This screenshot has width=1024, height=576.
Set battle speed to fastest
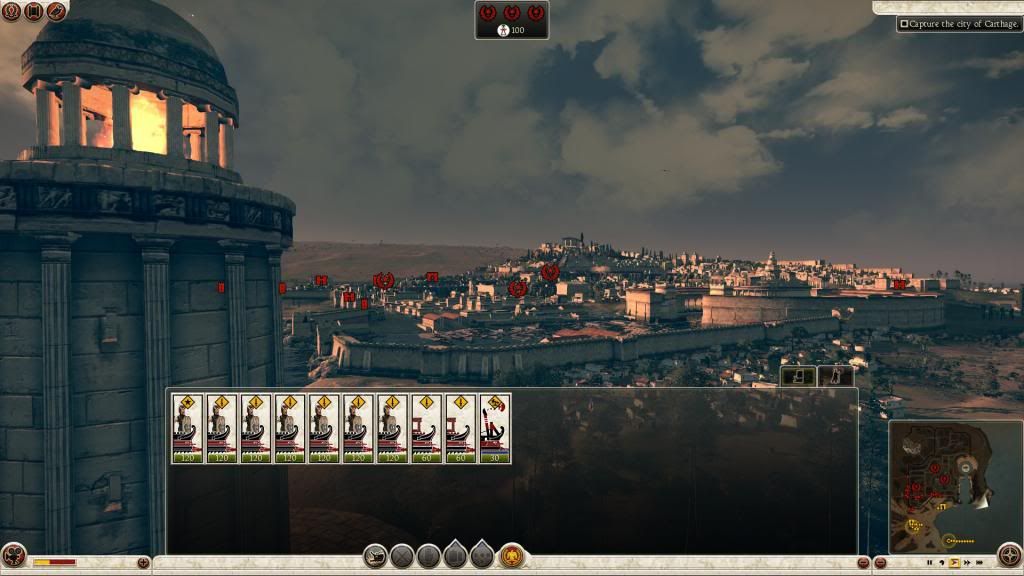click(979, 563)
